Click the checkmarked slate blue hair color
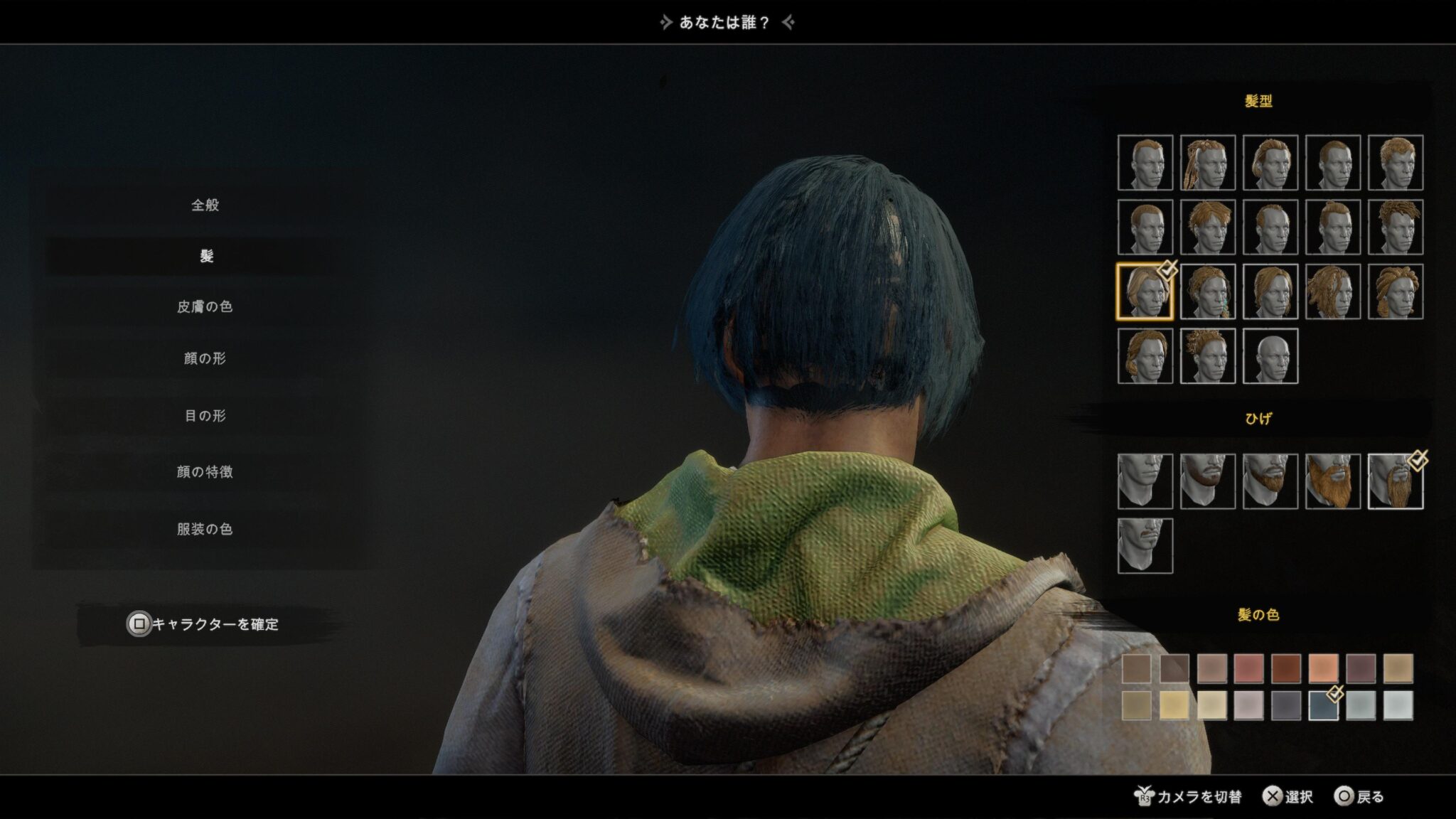This screenshot has height=819, width=1456. click(x=1323, y=705)
